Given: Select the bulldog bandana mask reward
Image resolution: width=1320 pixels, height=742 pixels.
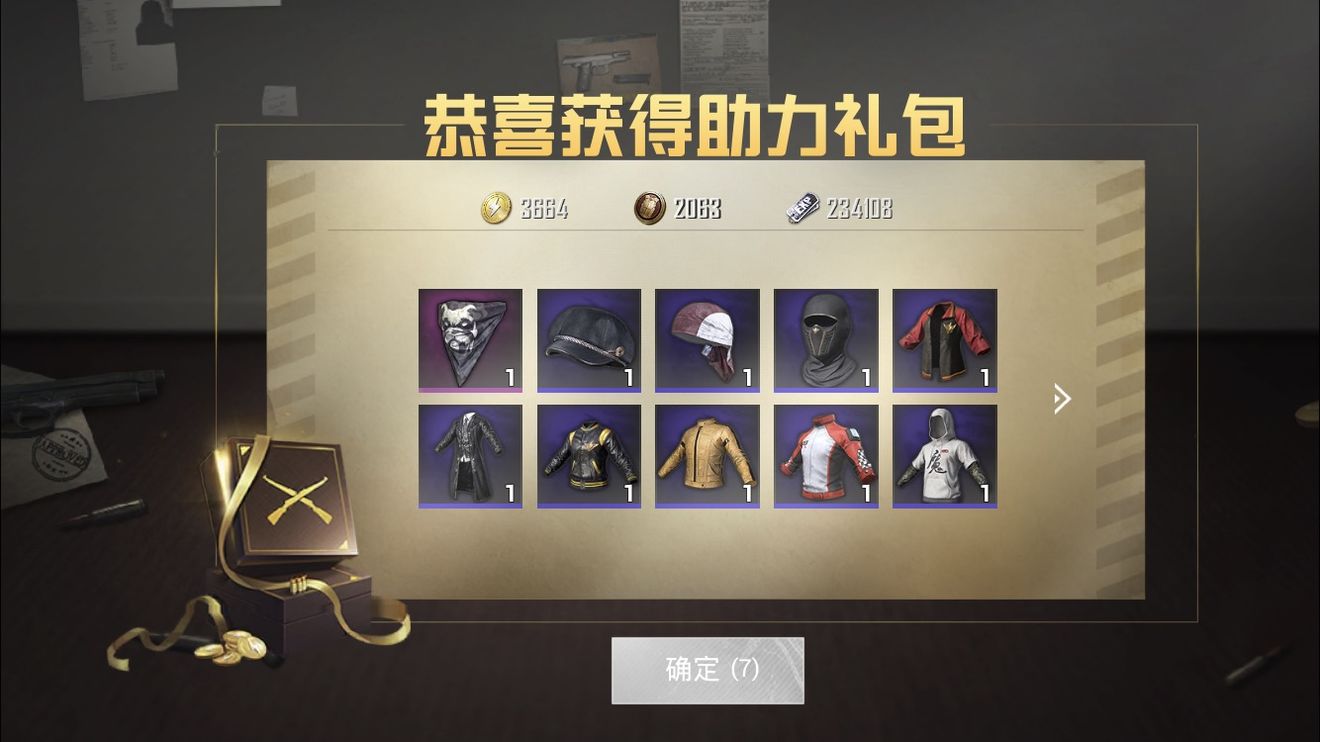Looking at the screenshot, I should click(x=470, y=340).
